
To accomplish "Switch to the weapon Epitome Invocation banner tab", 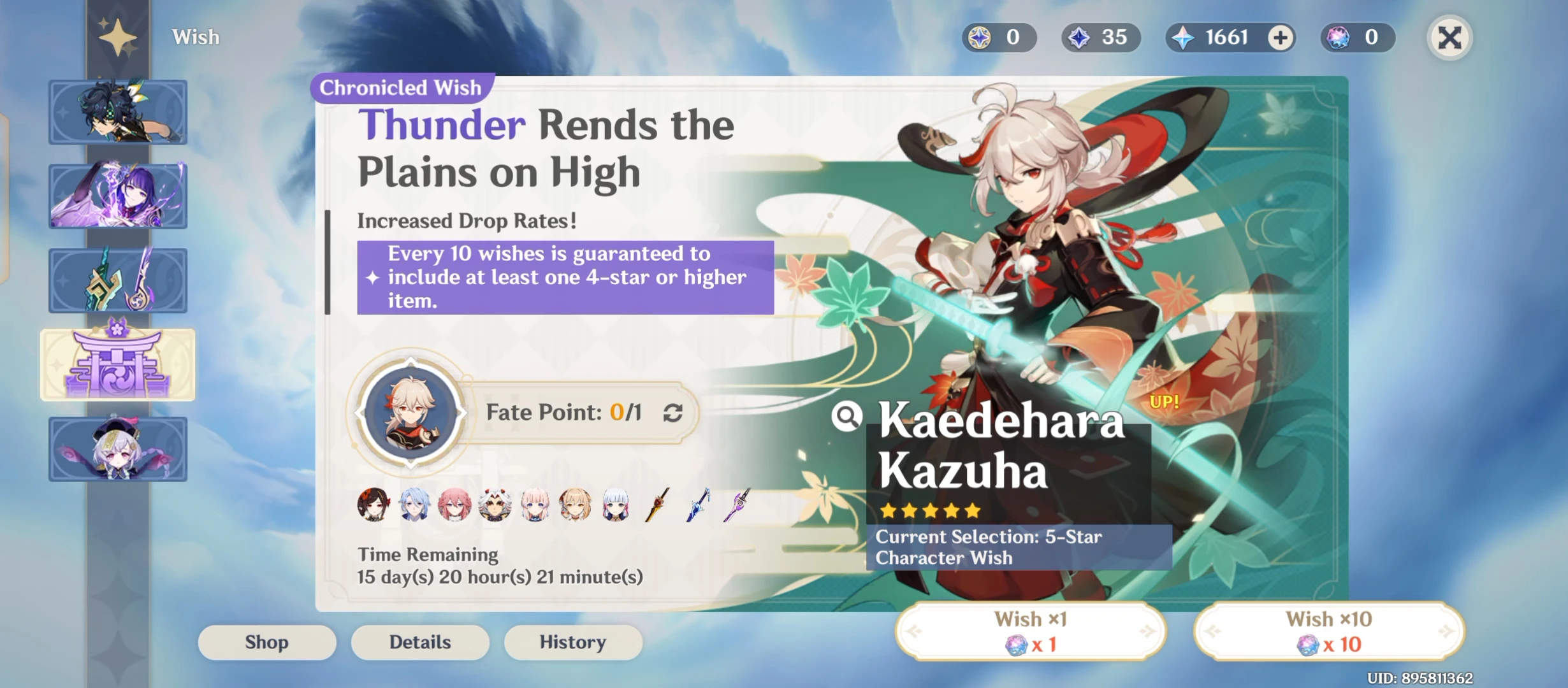I will (119, 280).
